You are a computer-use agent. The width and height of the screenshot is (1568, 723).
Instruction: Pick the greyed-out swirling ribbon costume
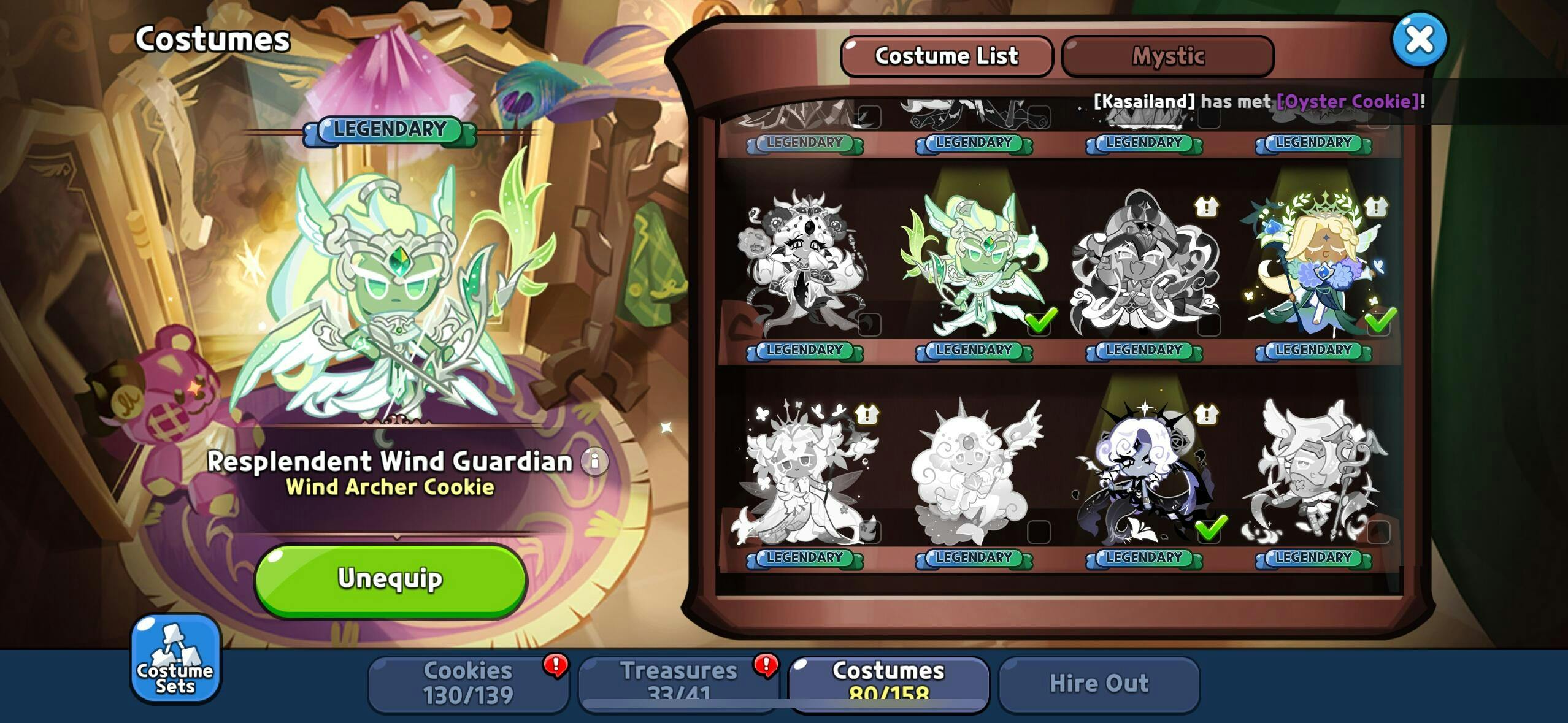click(1143, 264)
